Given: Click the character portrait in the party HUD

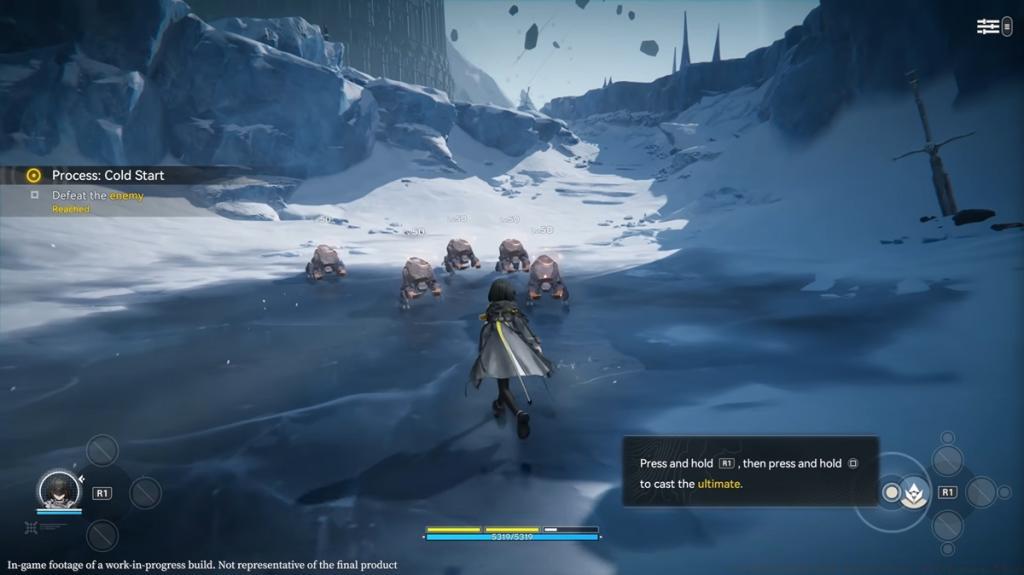Looking at the screenshot, I should [x=58, y=491].
